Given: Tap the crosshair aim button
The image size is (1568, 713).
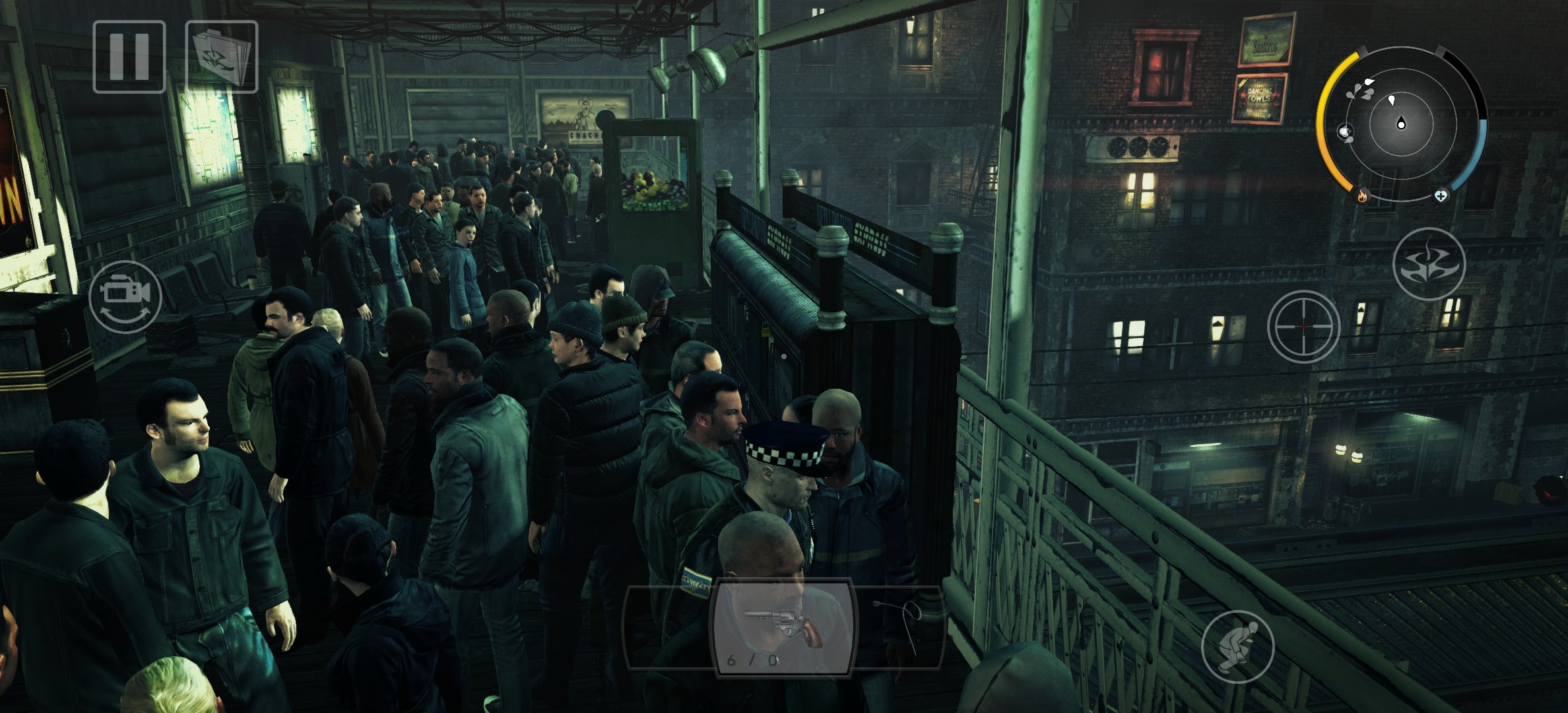Looking at the screenshot, I should click(1303, 326).
